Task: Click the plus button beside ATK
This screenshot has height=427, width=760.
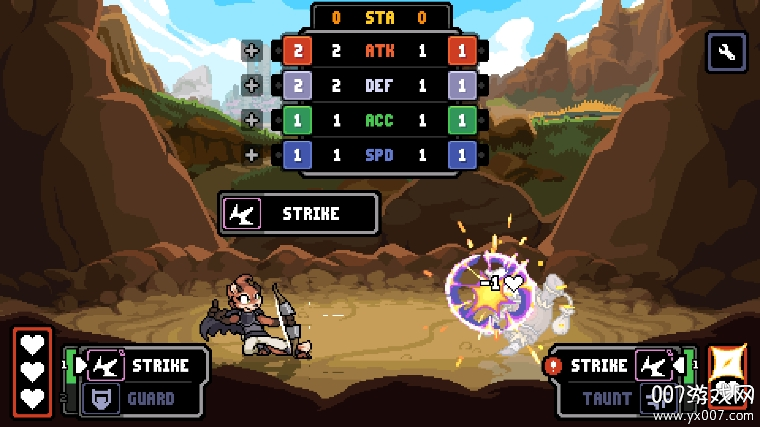Action: [252, 50]
